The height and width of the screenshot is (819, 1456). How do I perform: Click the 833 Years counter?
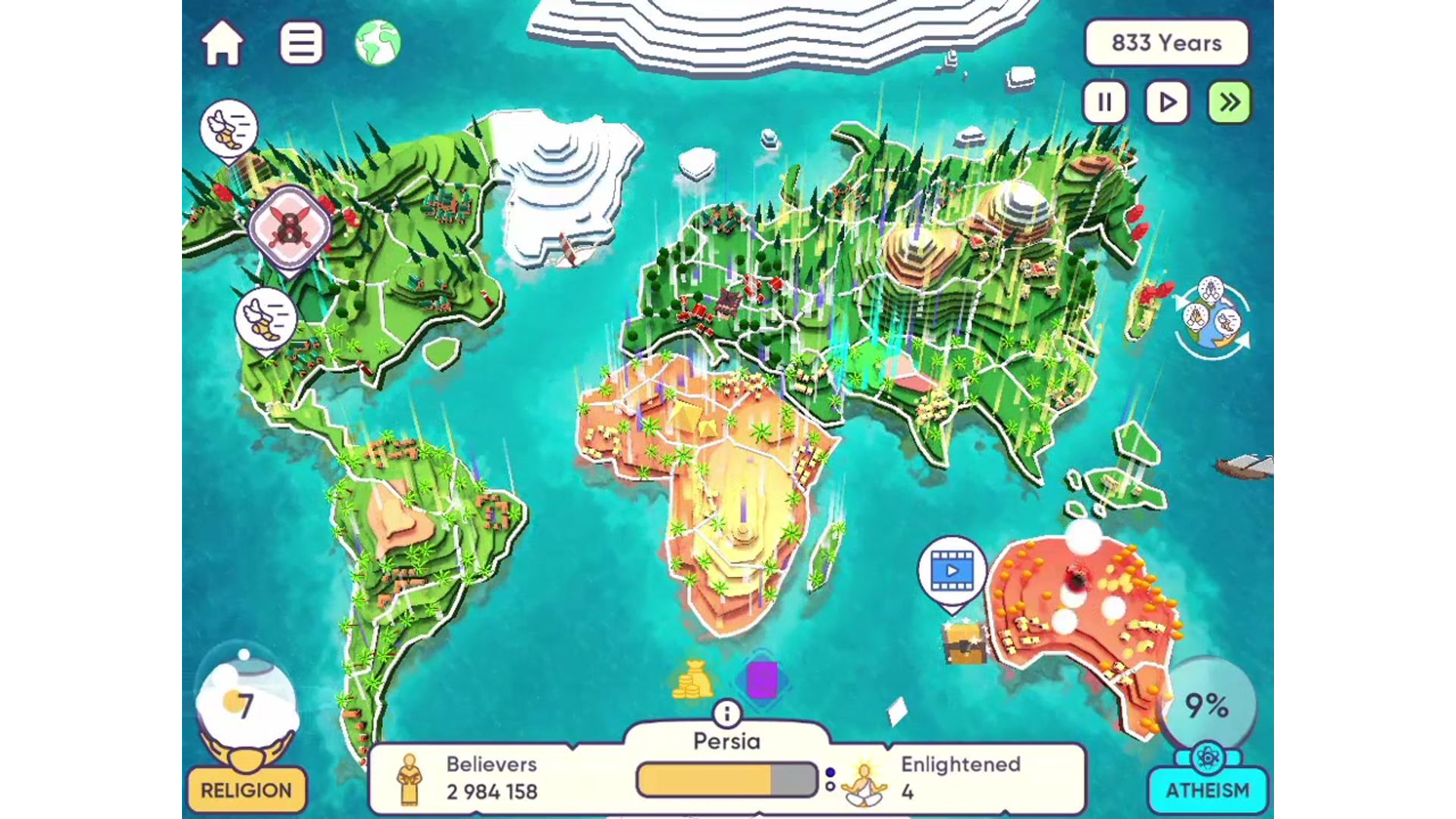coord(1166,43)
